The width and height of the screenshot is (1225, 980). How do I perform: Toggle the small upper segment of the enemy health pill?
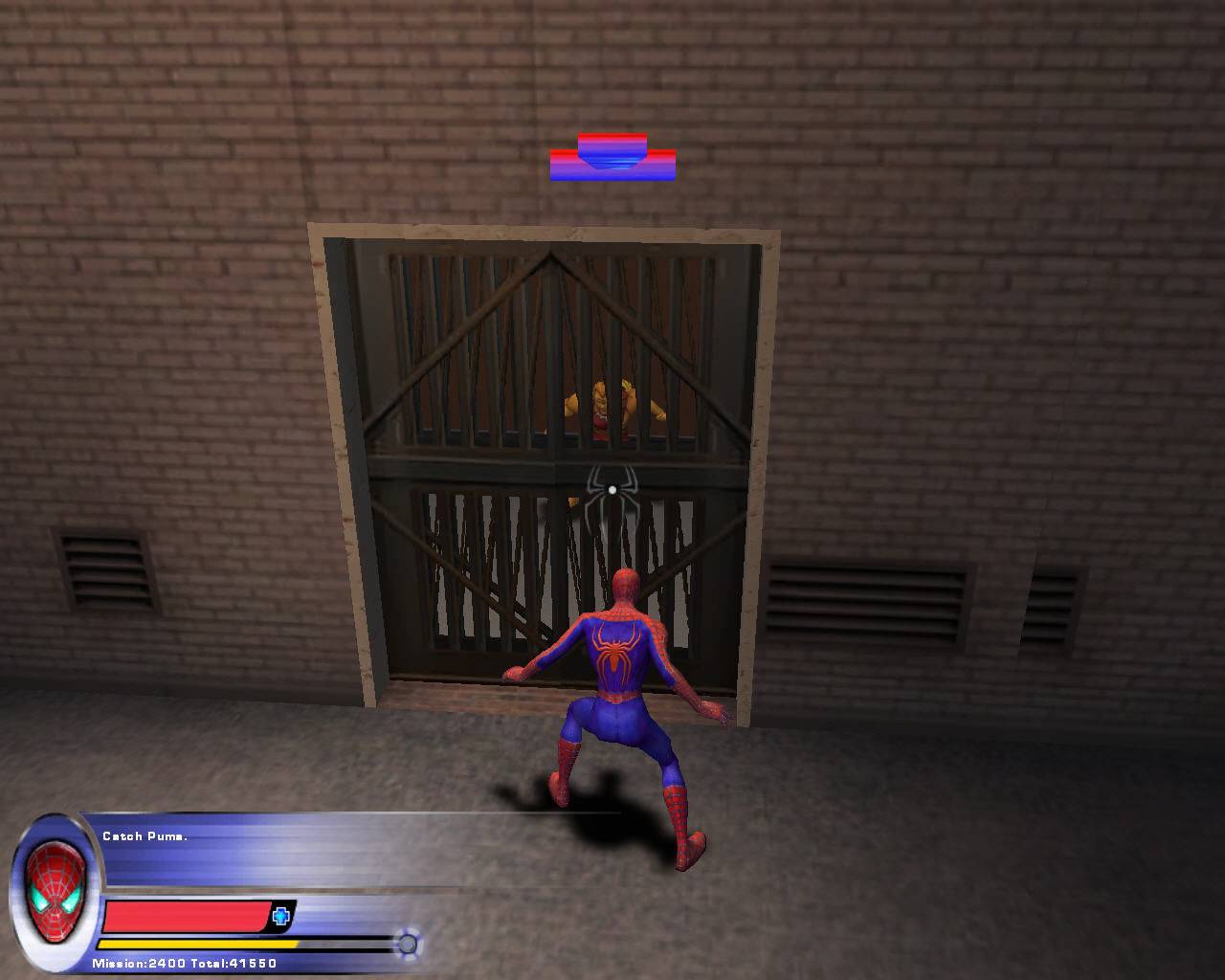[x=612, y=139]
